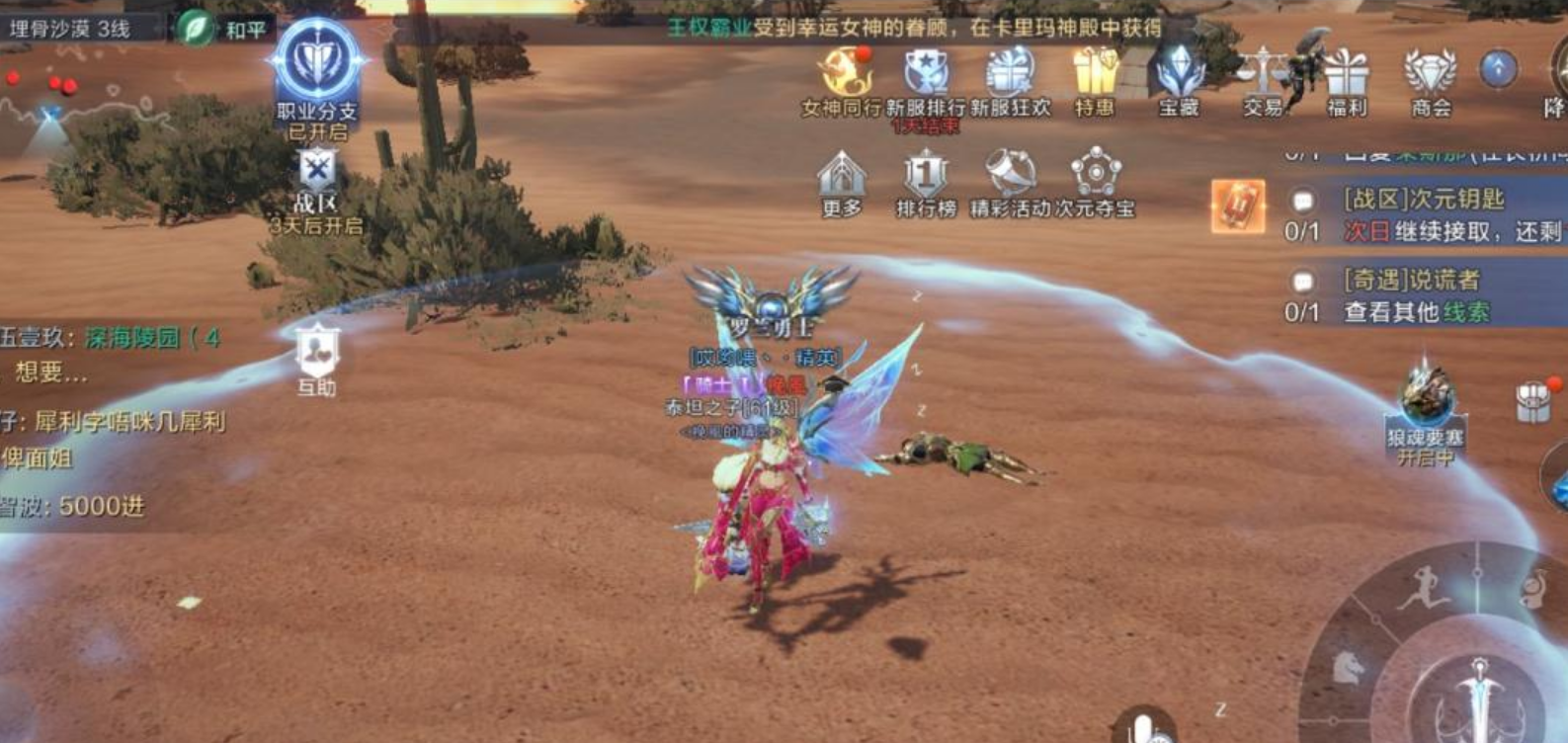Open the 女神同行 event icon
This screenshot has height=743, width=1568.
point(842,73)
